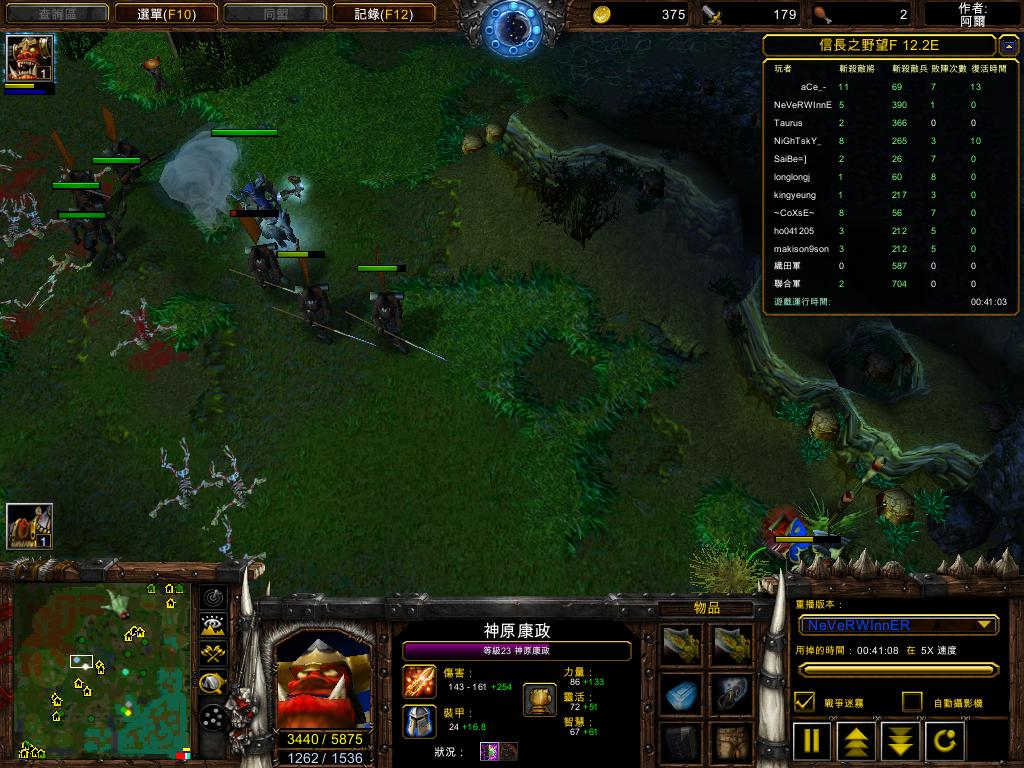Select the blue crystal item slot

tap(682, 694)
